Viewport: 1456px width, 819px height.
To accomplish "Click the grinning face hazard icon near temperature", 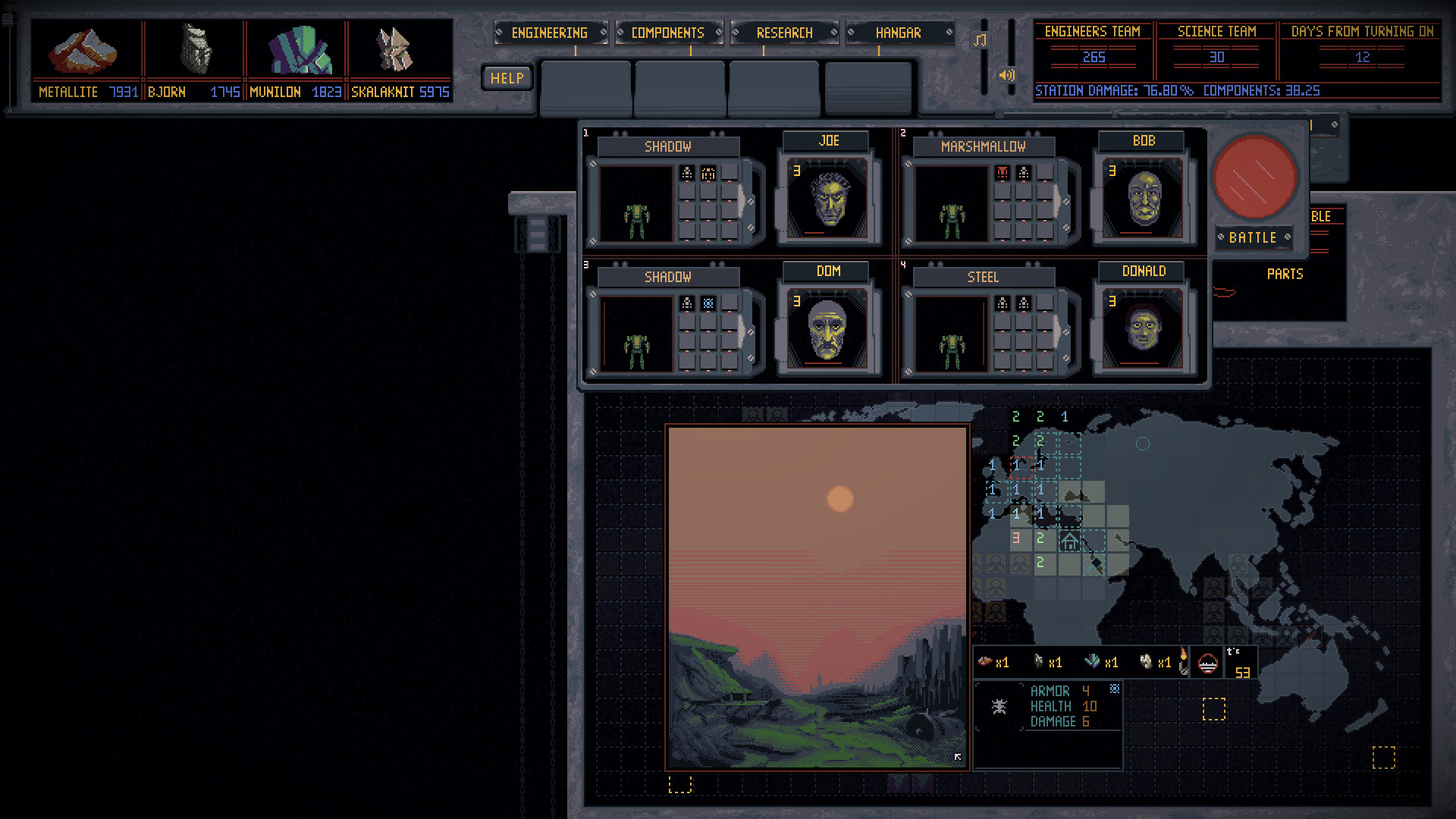I will pos(1207,663).
